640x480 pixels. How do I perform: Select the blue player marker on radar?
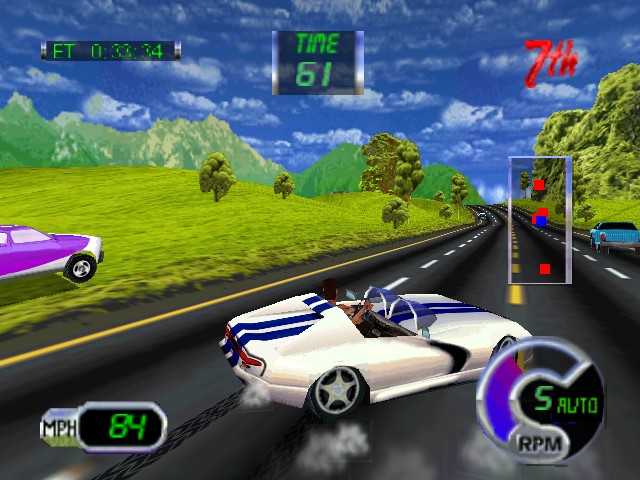(x=540, y=220)
